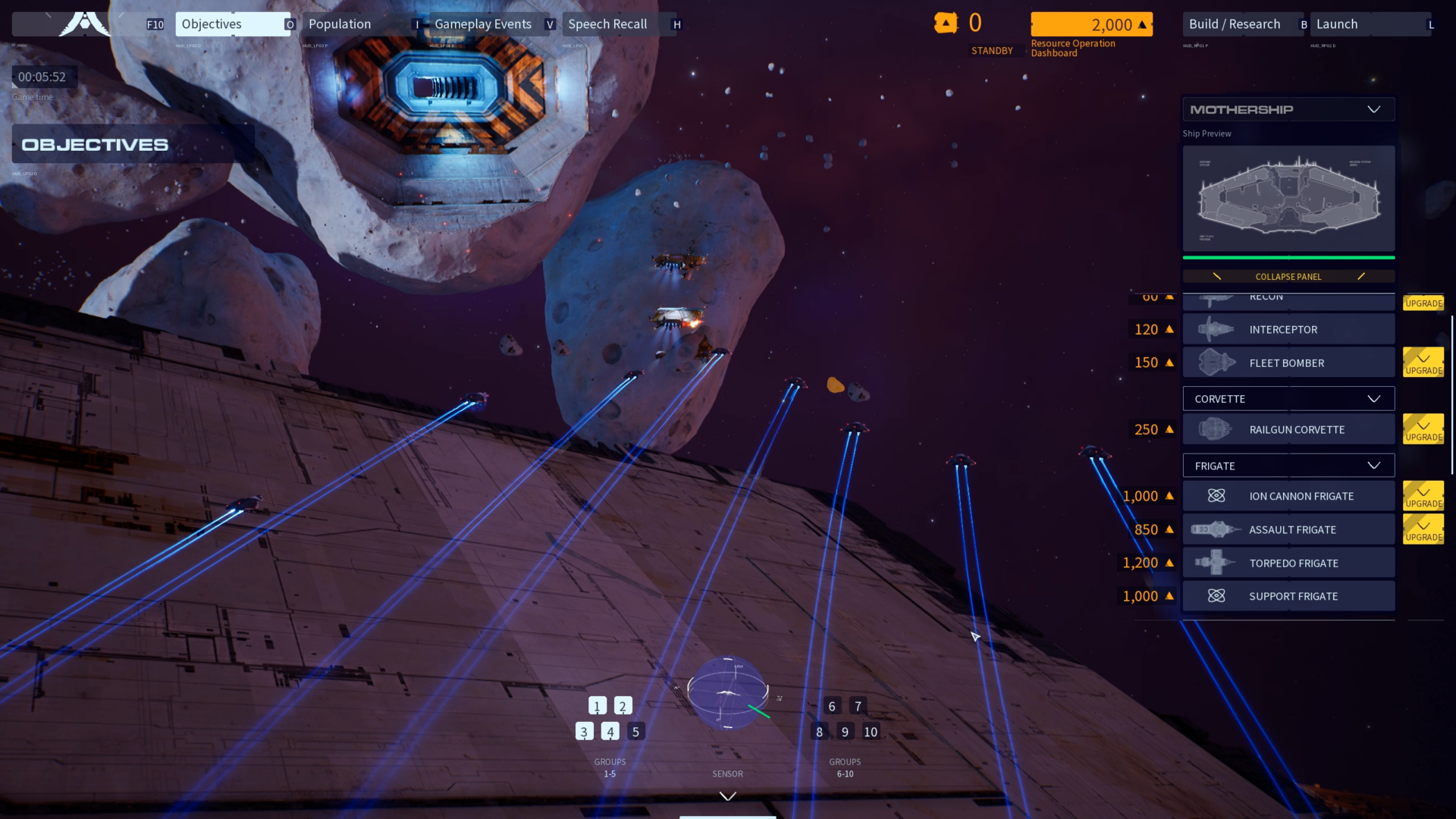Switch to the Population tab

coord(338,24)
